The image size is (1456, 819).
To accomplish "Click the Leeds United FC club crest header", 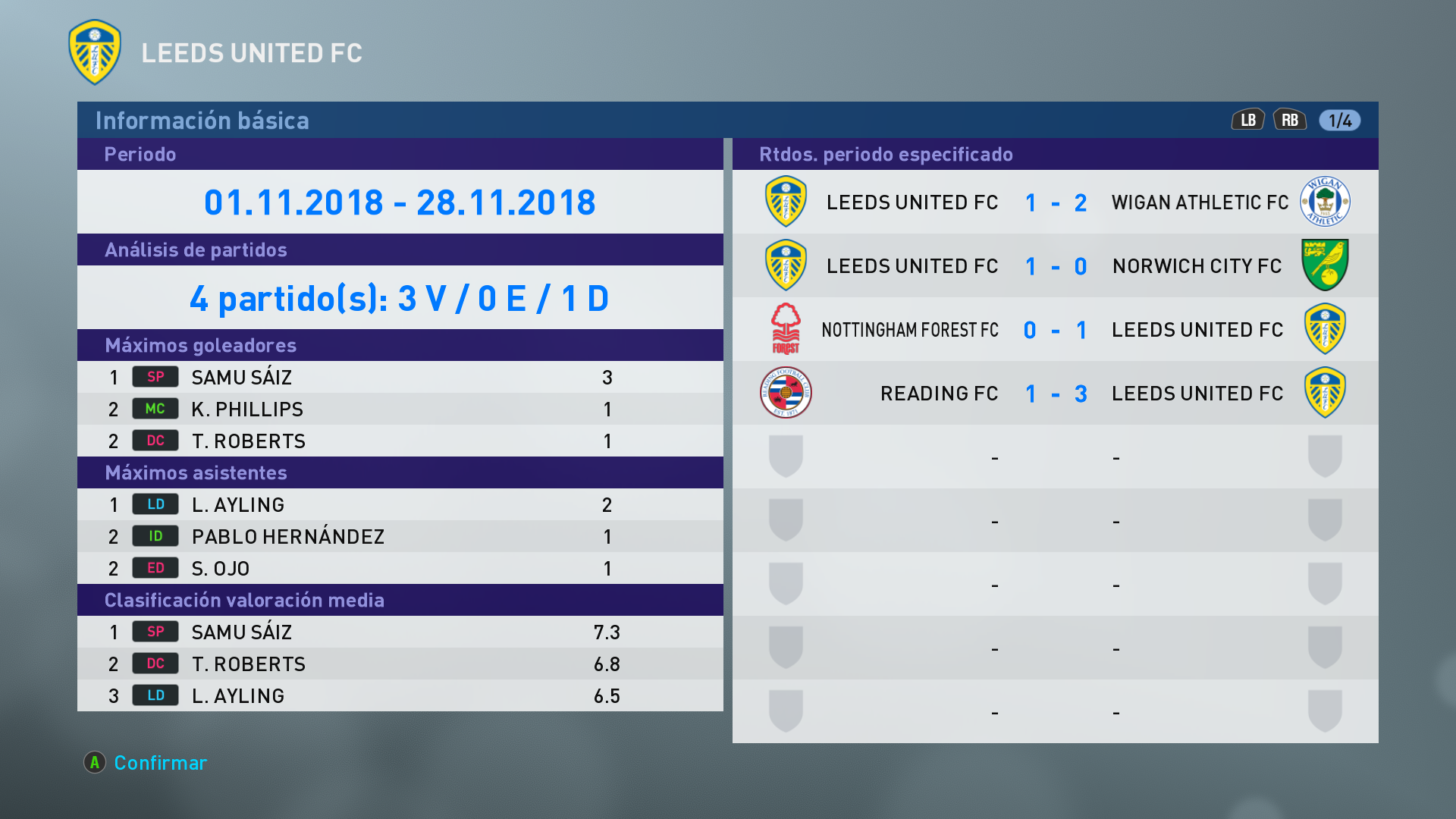I will [95, 52].
